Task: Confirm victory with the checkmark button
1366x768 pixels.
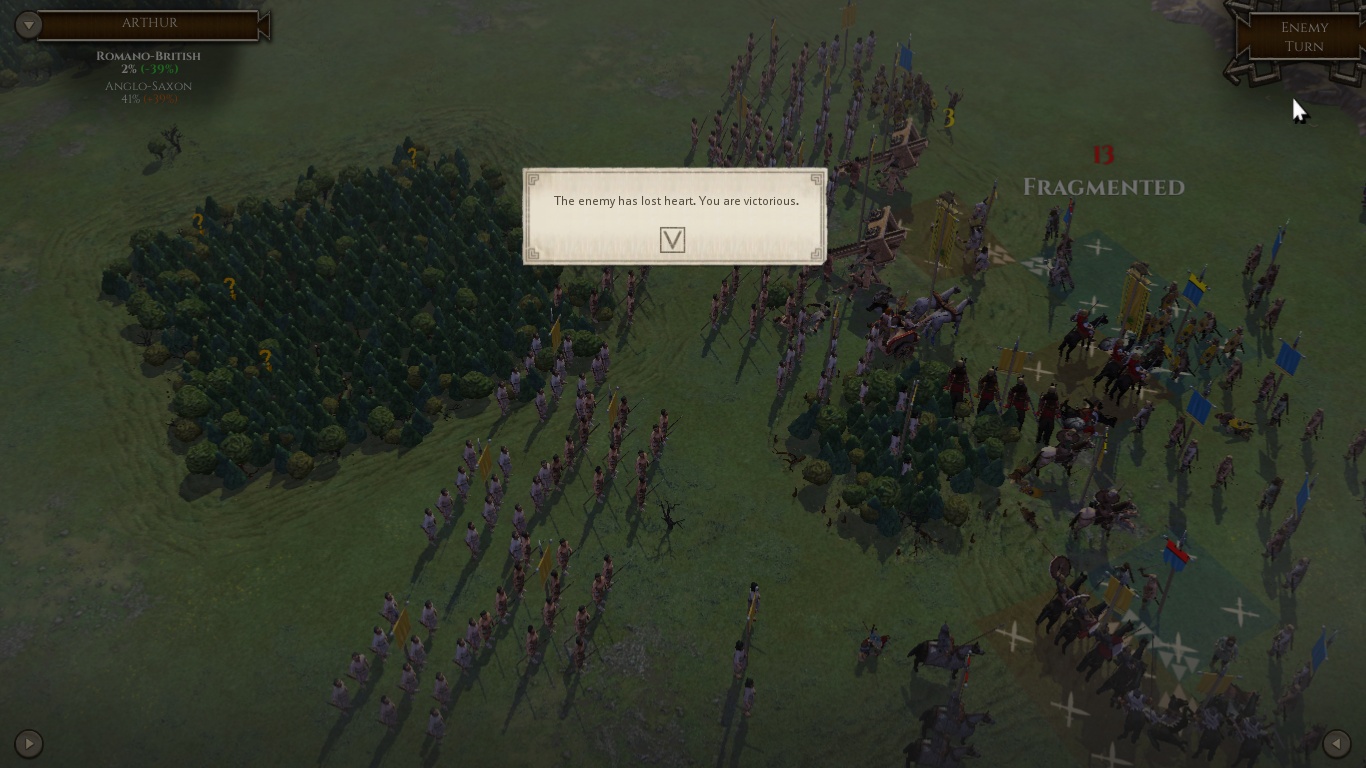Action: point(672,239)
